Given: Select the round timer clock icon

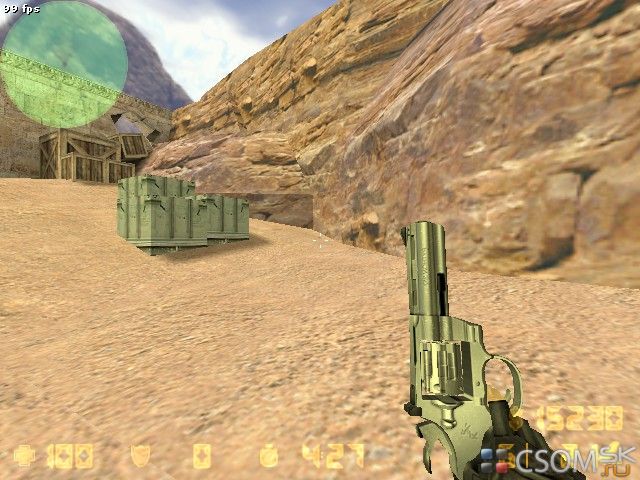Looking at the screenshot, I should [x=269, y=457].
